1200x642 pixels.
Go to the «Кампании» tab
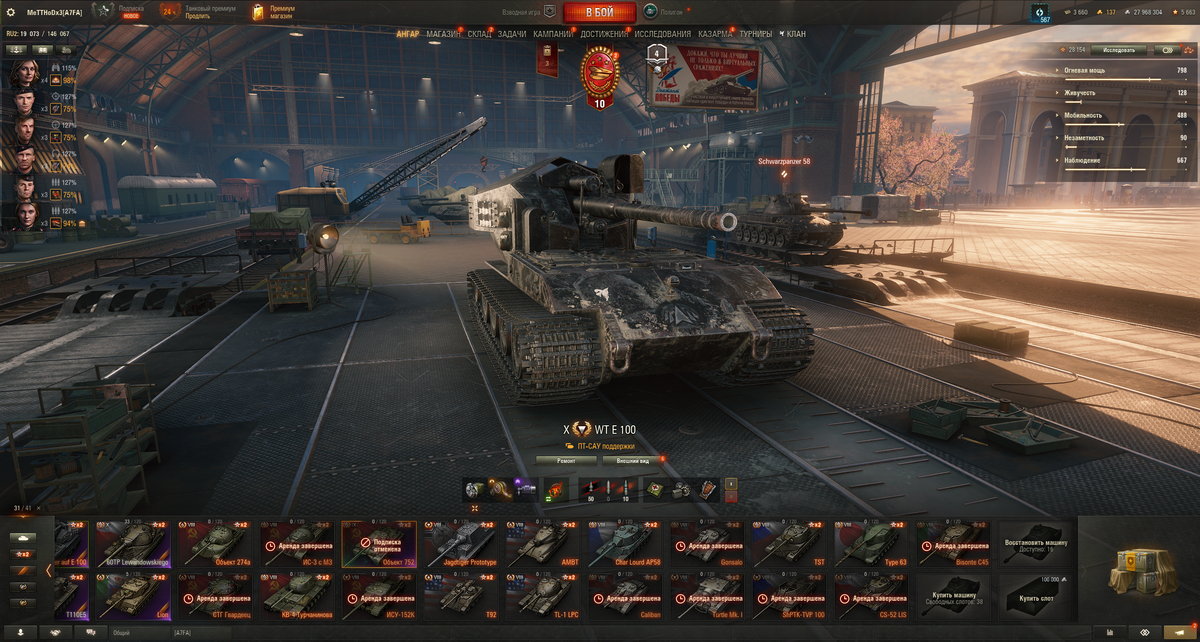[x=553, y=34]
